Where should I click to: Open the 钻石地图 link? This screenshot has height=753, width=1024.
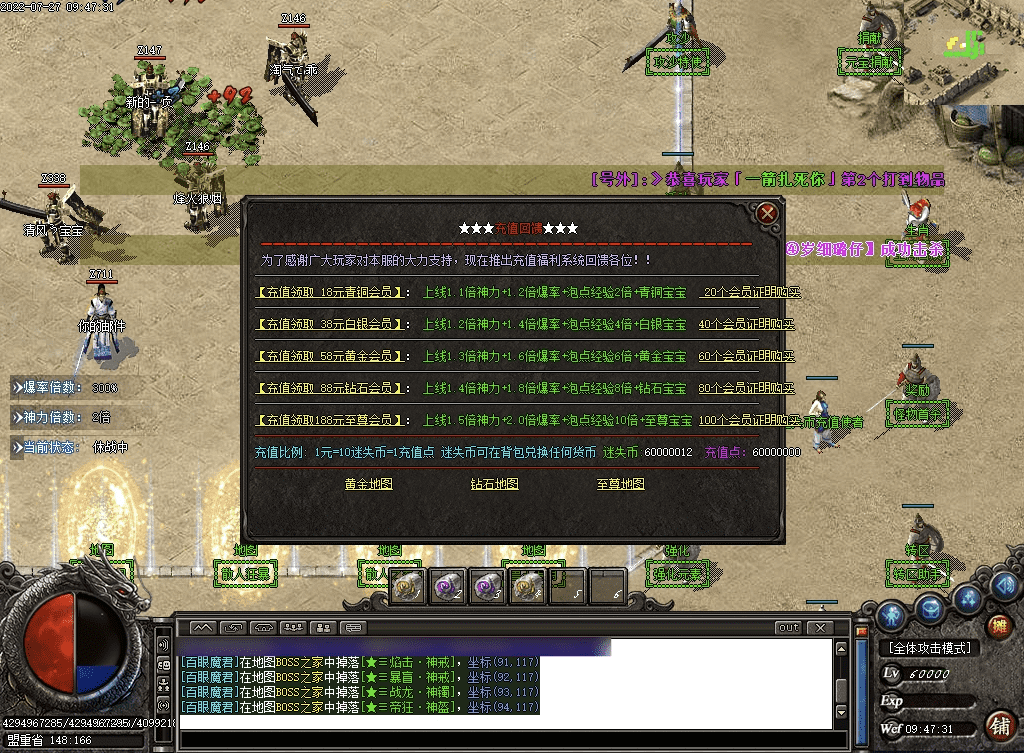tap(494, 484)
